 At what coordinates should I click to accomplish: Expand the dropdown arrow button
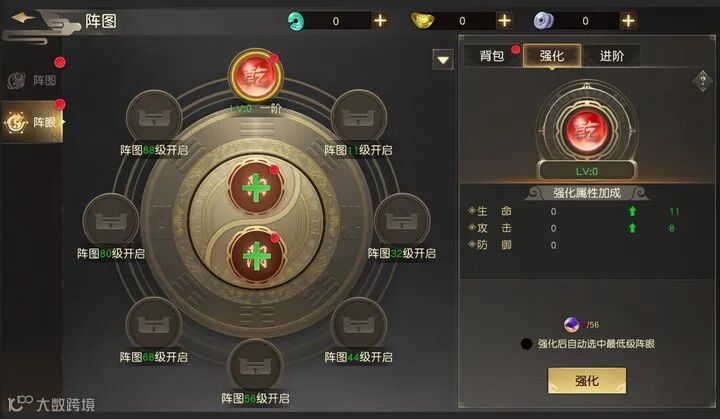point(444,60)
